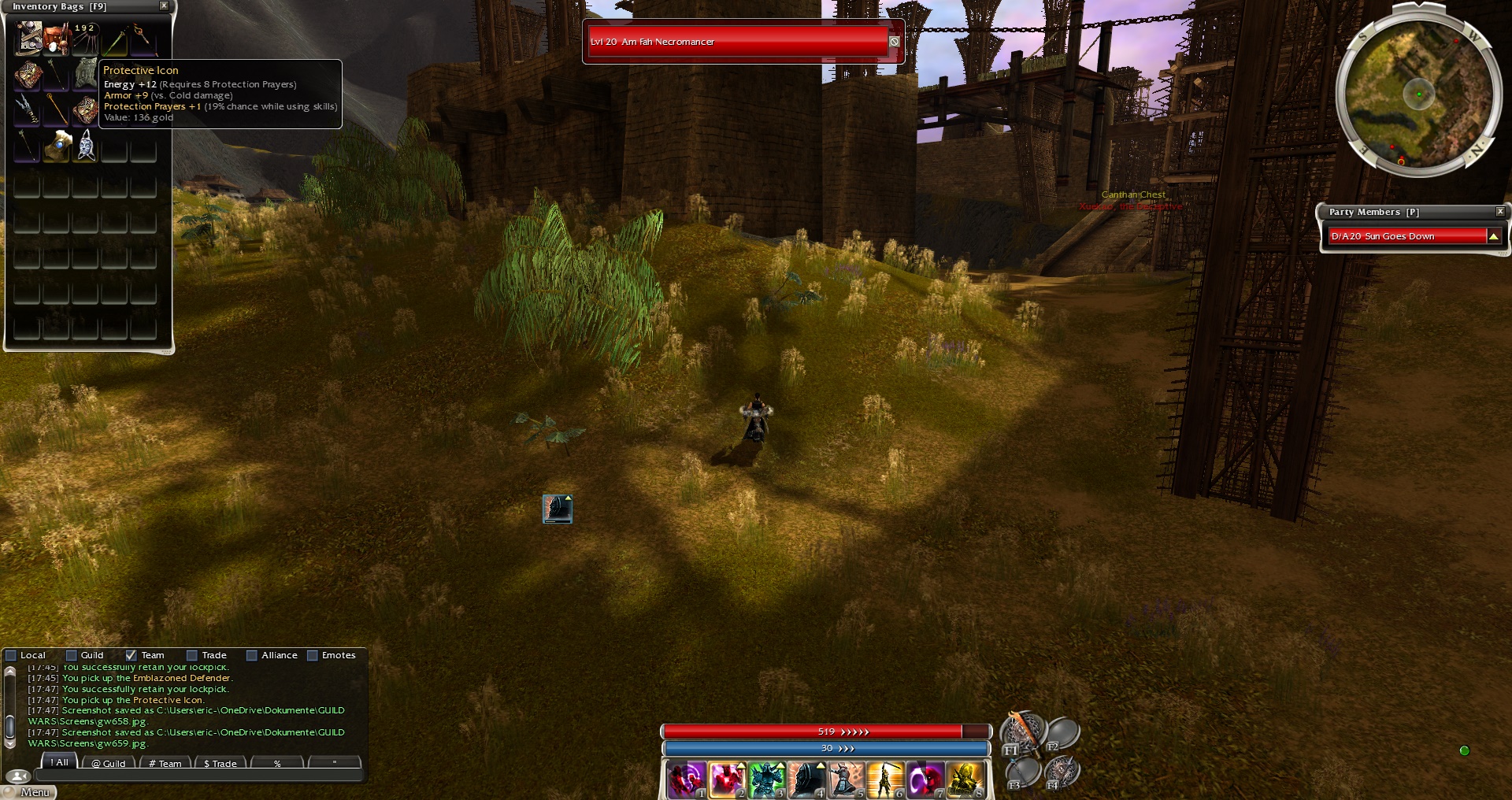The width and height of the screenshot is (1512, 800).
Task: Select the lockpick stack showing 192
Action: 85,39
